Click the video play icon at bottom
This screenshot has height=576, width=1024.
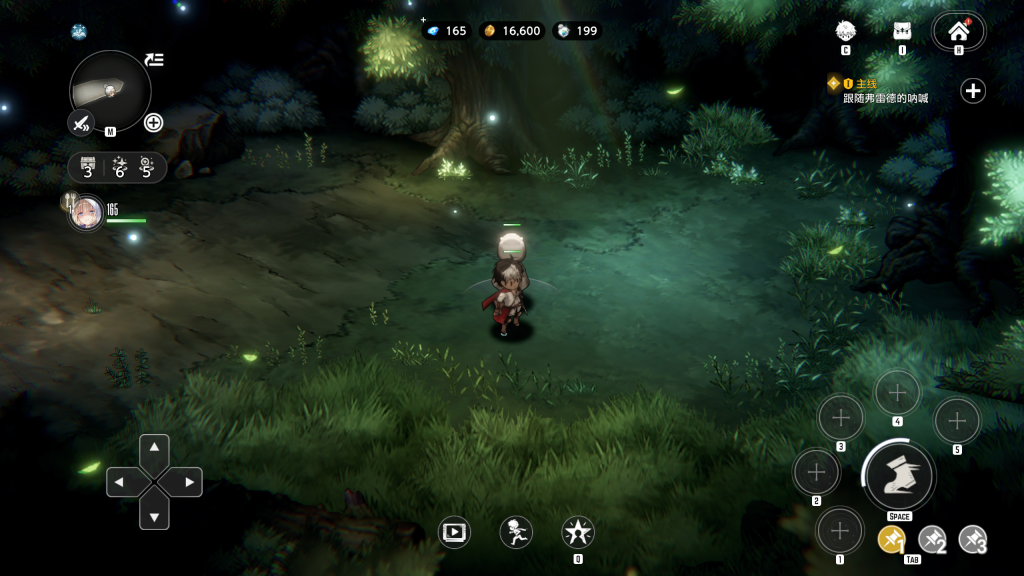click(x=455, y=532)
